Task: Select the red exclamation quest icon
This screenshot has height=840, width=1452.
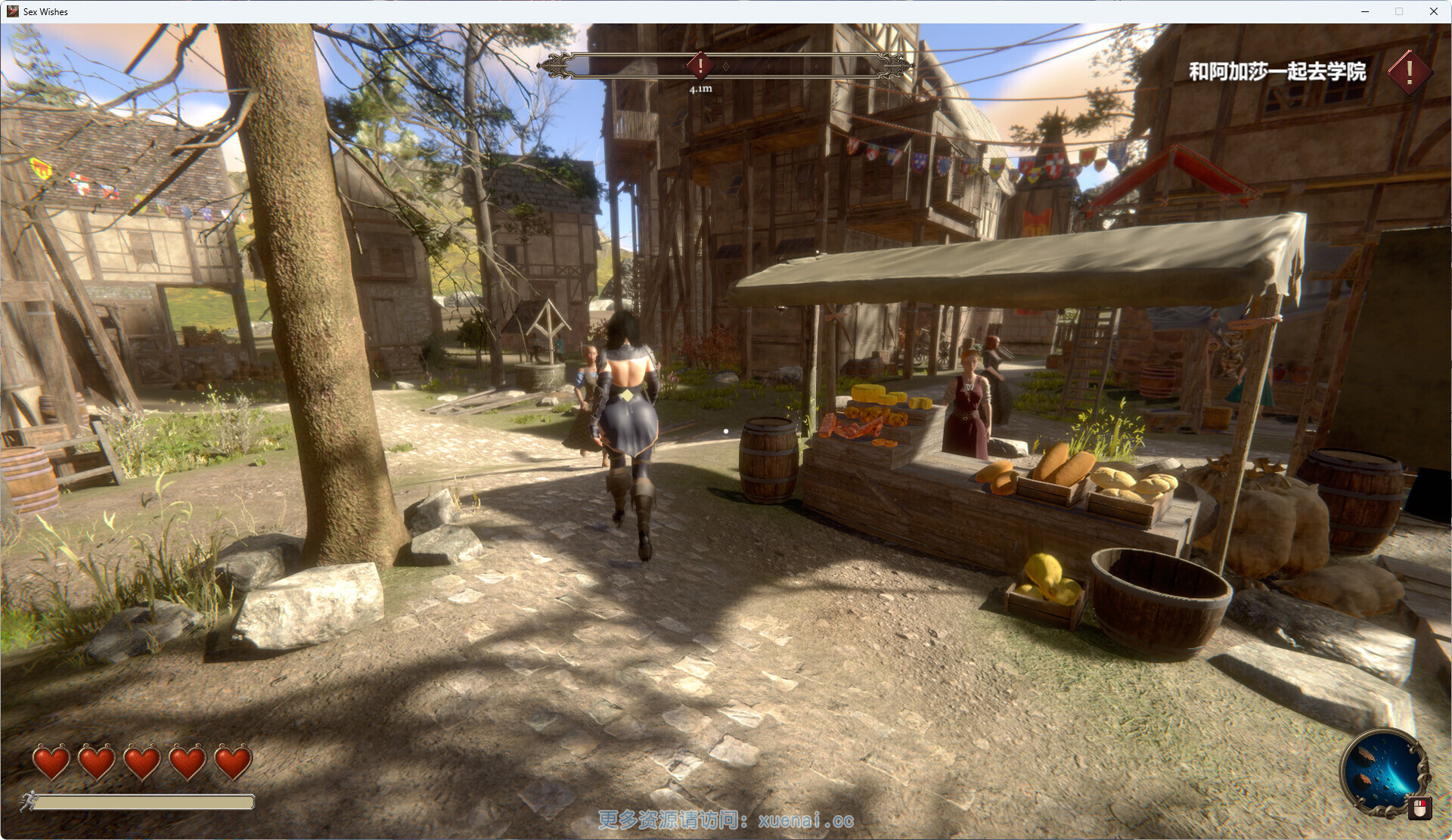Action: click(1409, 73)
